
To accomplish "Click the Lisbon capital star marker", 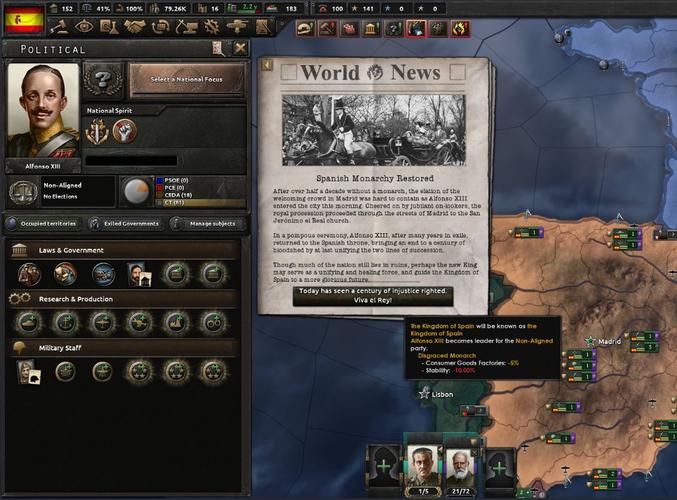I will click(425, 394).
